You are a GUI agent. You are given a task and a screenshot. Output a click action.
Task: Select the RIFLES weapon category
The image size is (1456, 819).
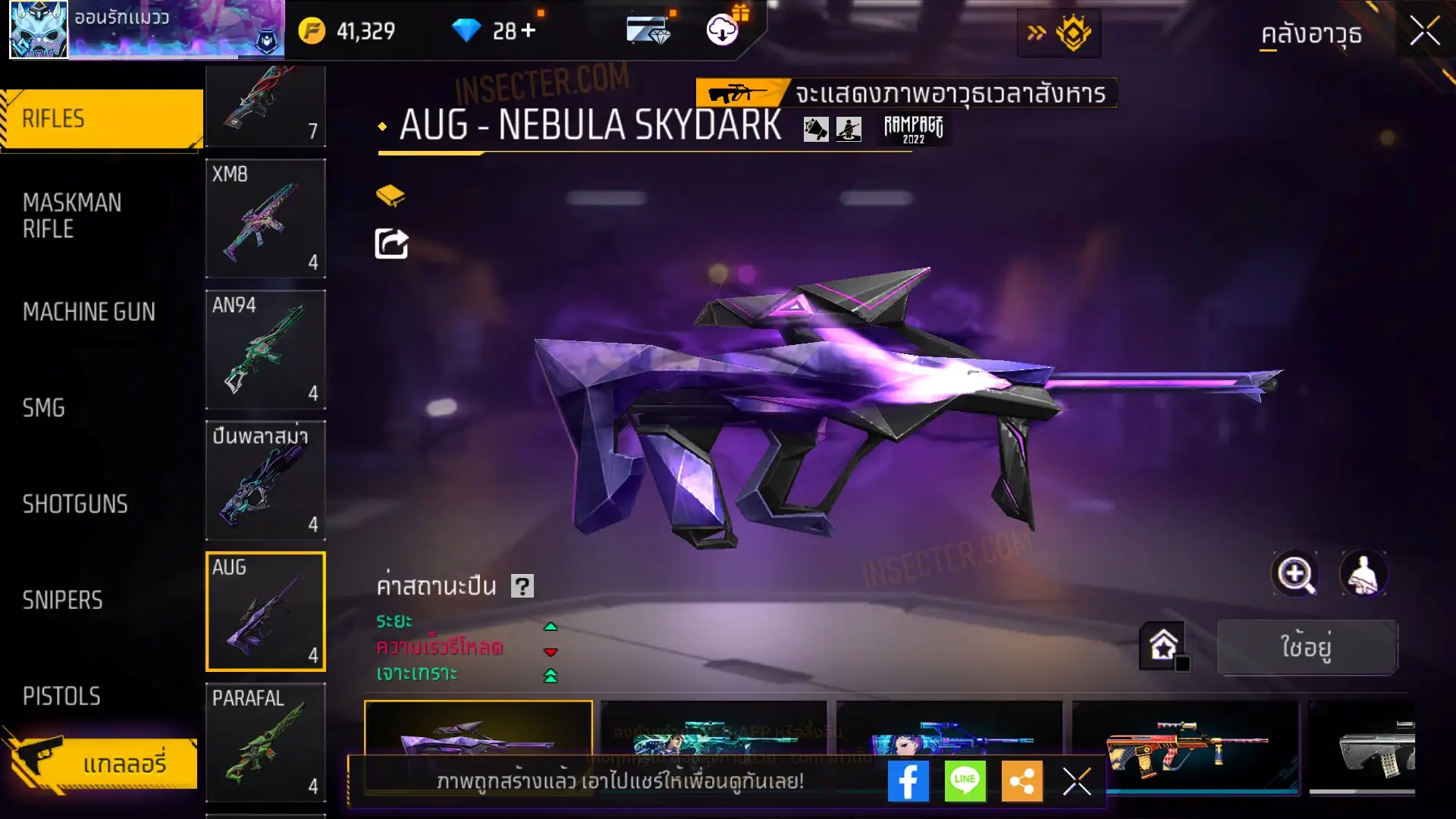tap(102, 119)
